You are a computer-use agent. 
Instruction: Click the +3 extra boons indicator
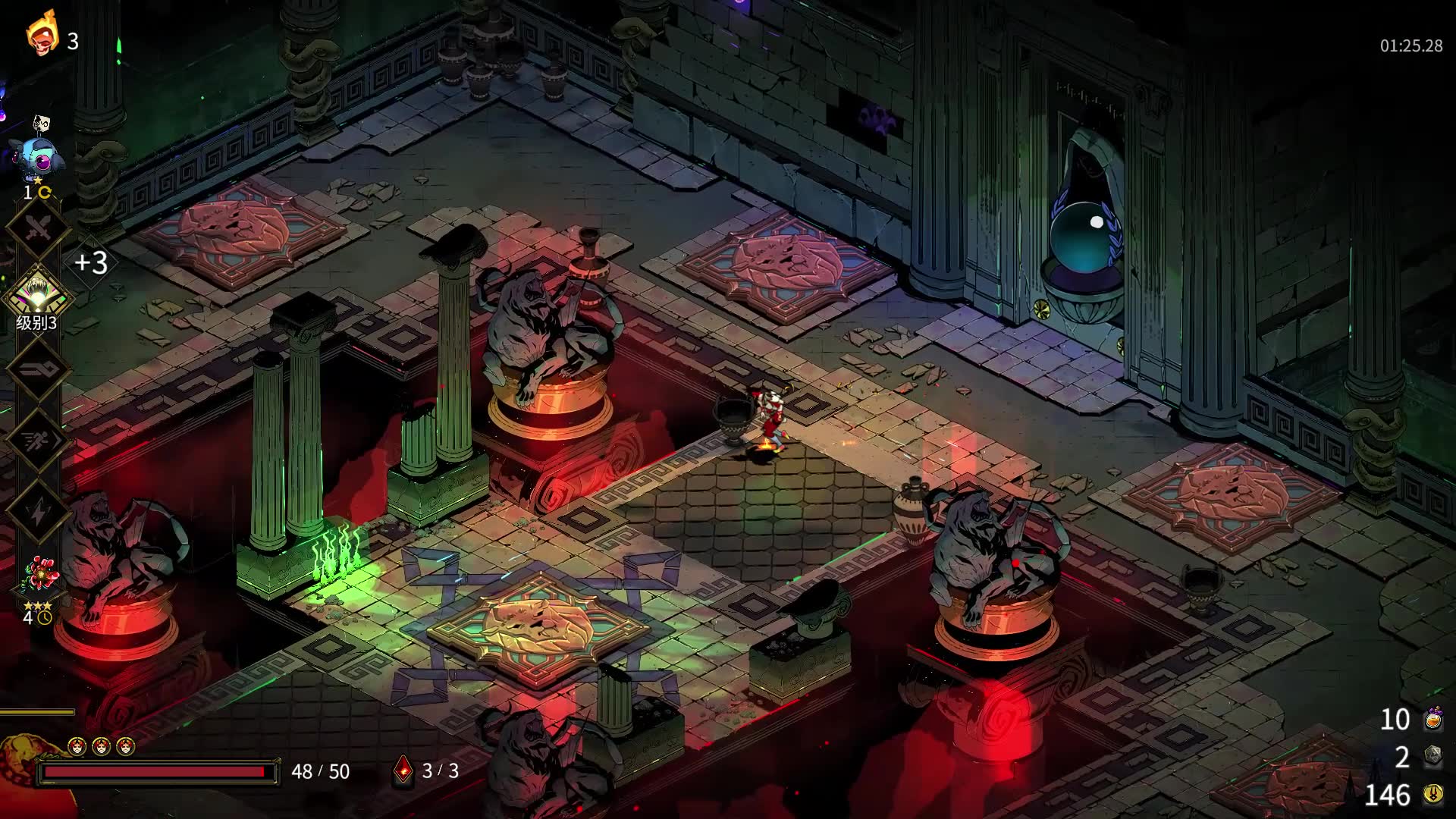pyautogui.click(x=91, y=262)
